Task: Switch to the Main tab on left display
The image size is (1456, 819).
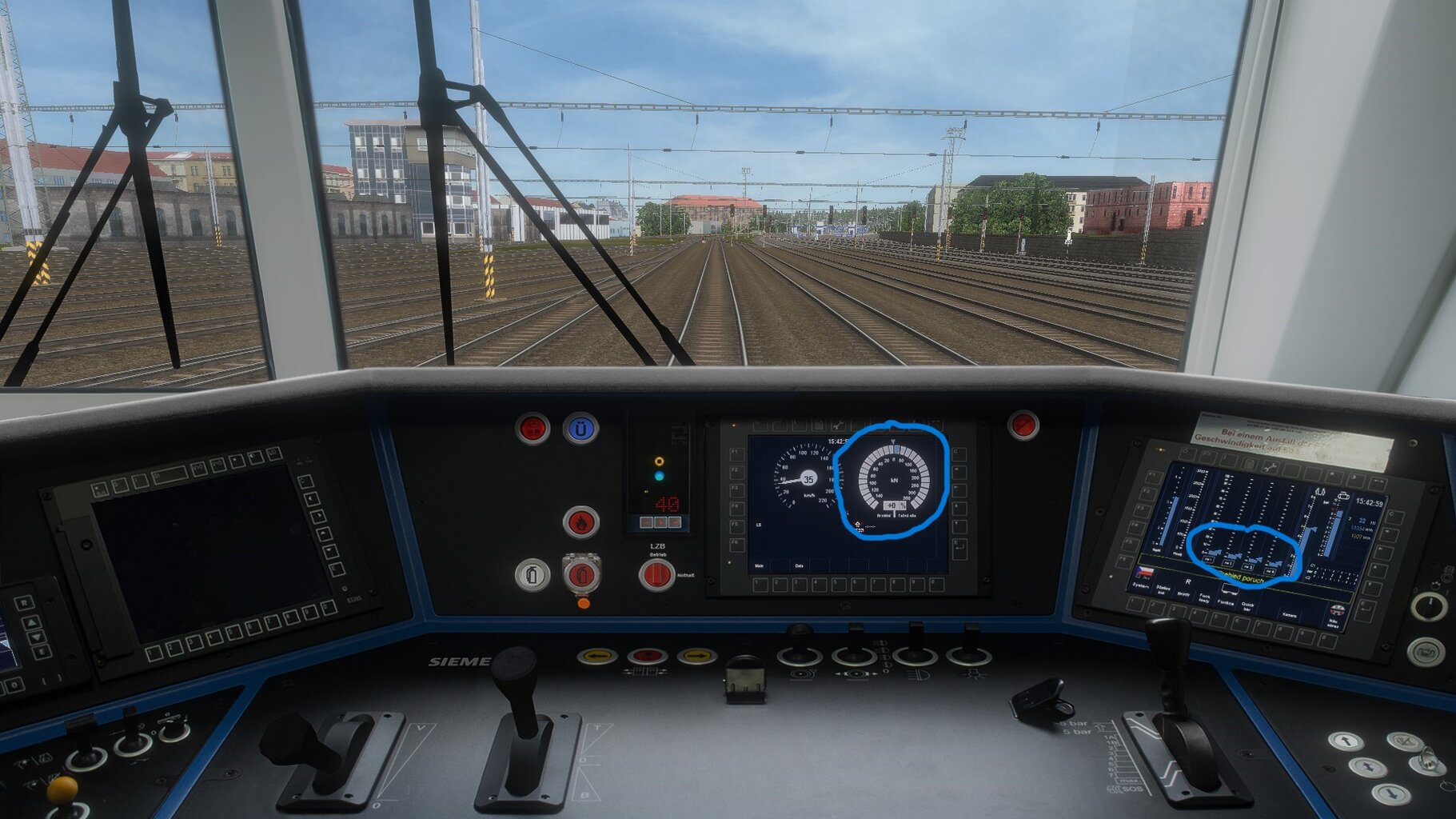Action: coord(760,565)
